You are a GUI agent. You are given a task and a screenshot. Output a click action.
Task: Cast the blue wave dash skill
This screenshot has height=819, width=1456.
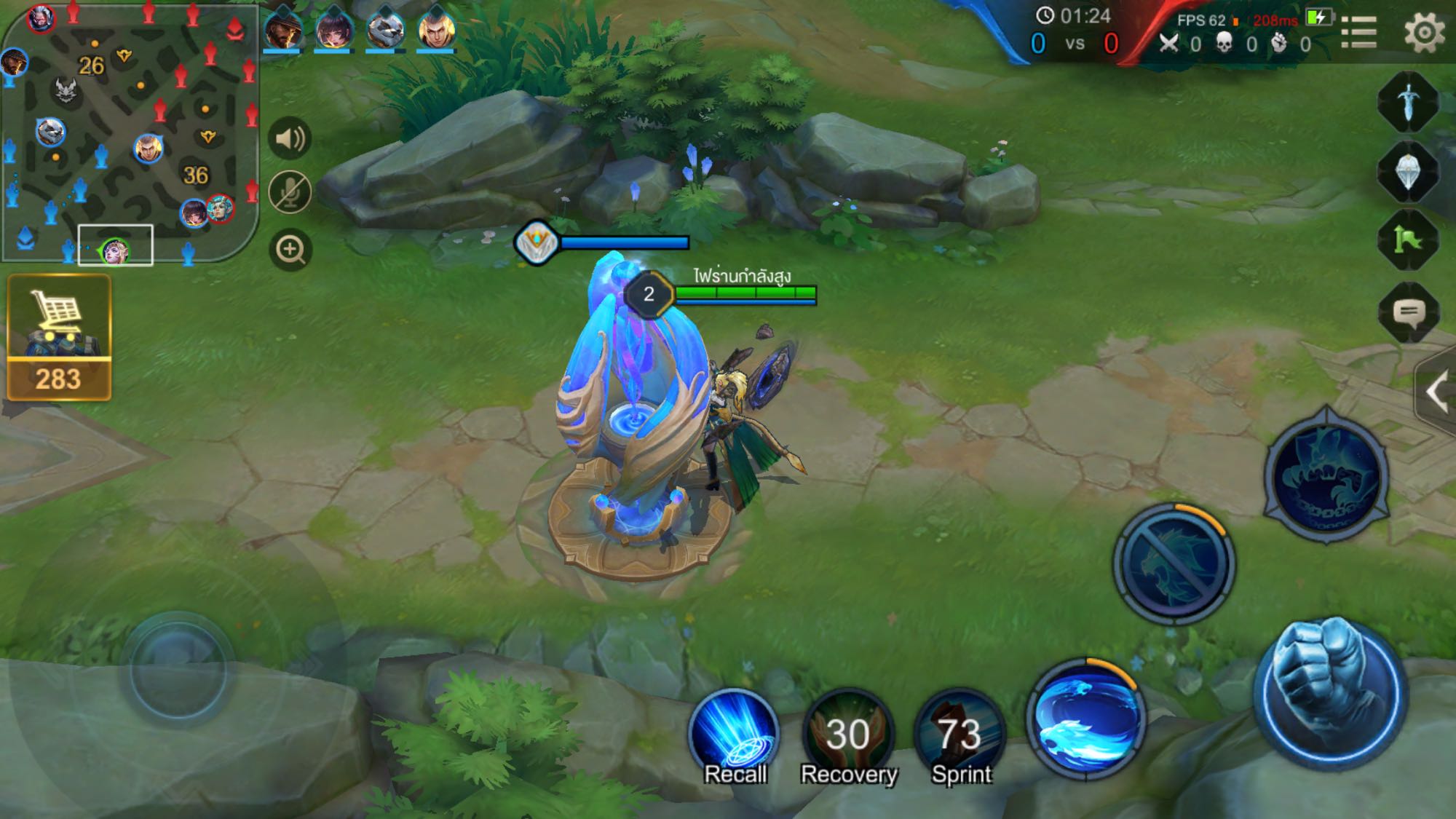[1086, 717]
